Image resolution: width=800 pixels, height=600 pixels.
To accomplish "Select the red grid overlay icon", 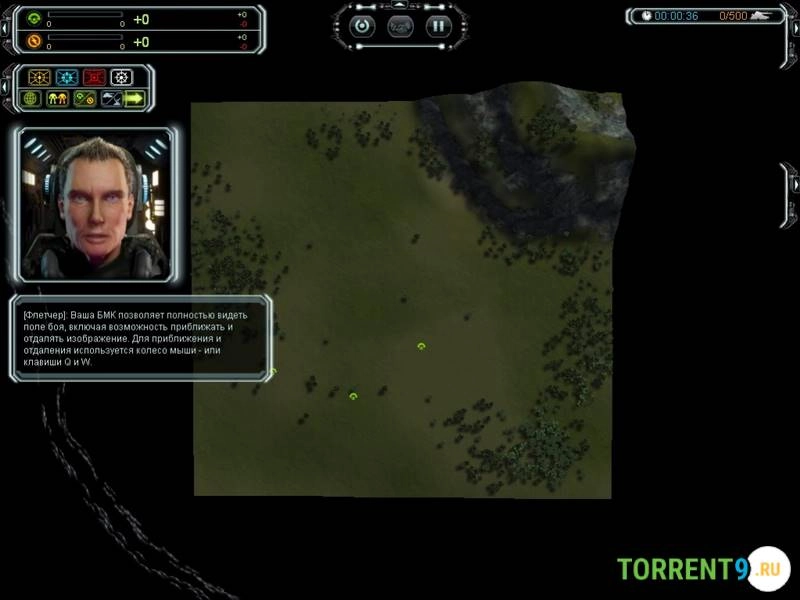I will click(94, 77).
